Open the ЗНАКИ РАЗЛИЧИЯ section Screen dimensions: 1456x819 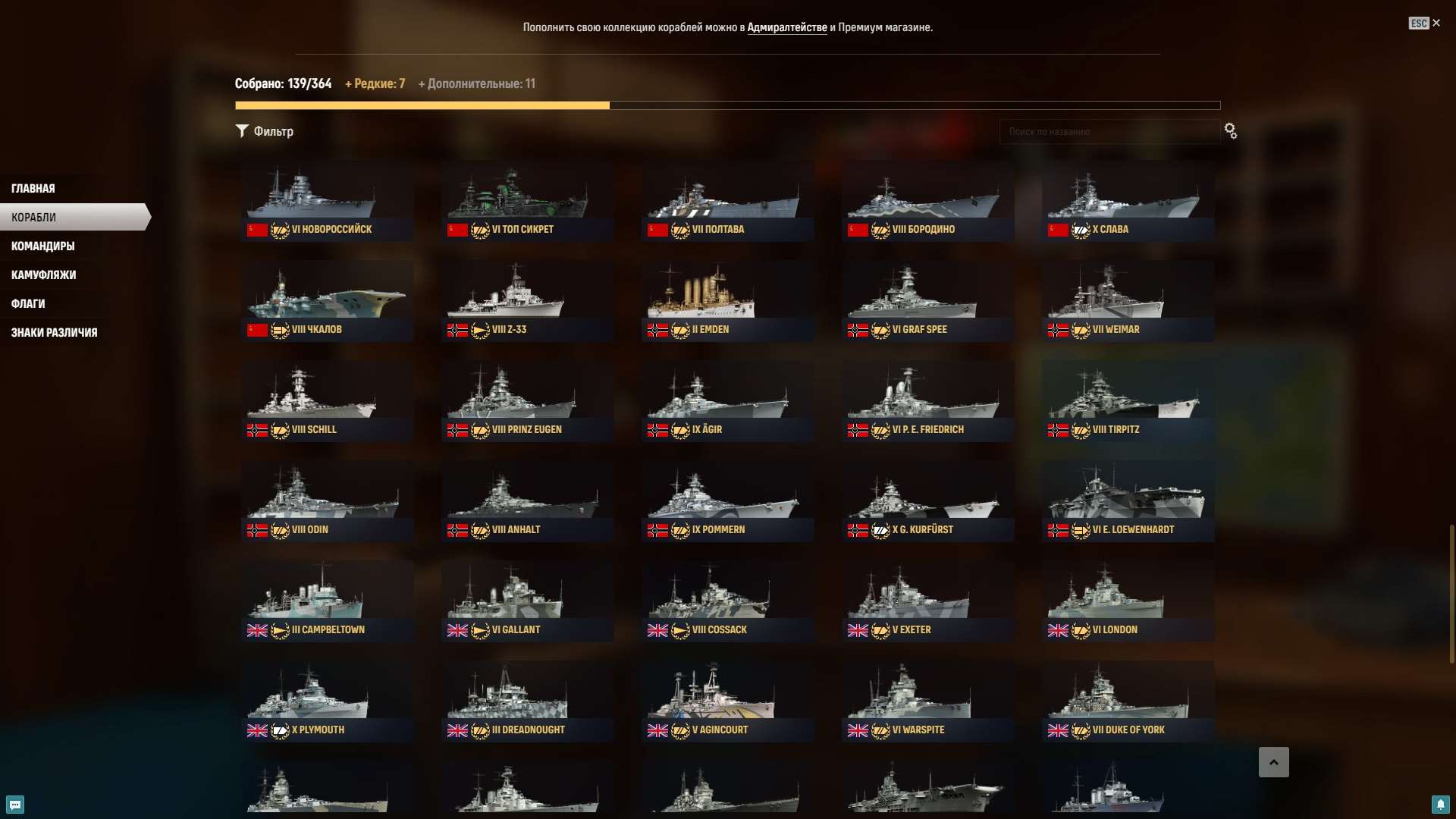tap(54, 332)
